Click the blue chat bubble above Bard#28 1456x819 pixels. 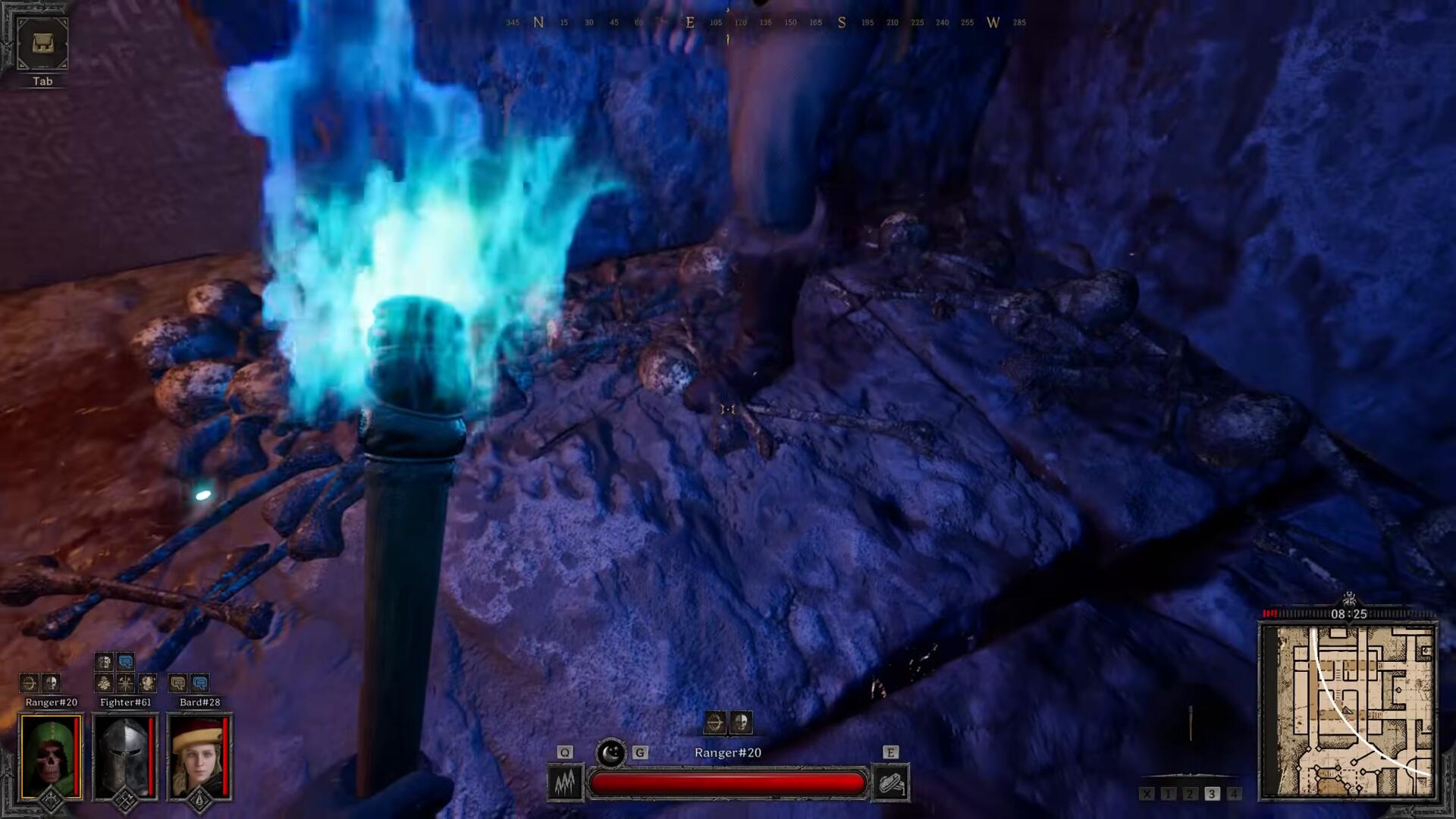click(199, 683)
